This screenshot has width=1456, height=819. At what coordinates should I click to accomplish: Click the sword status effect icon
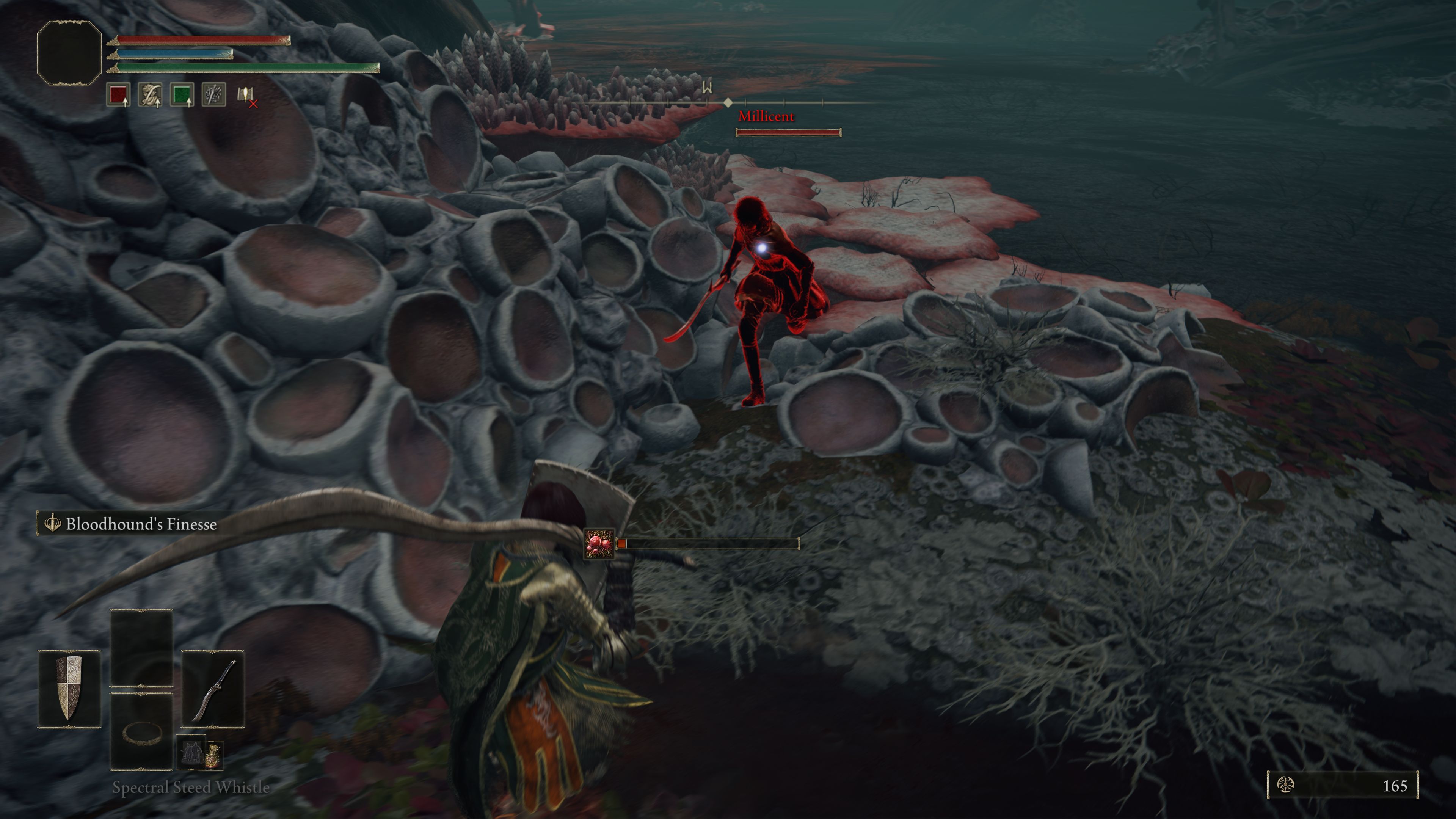pos(213,95)
